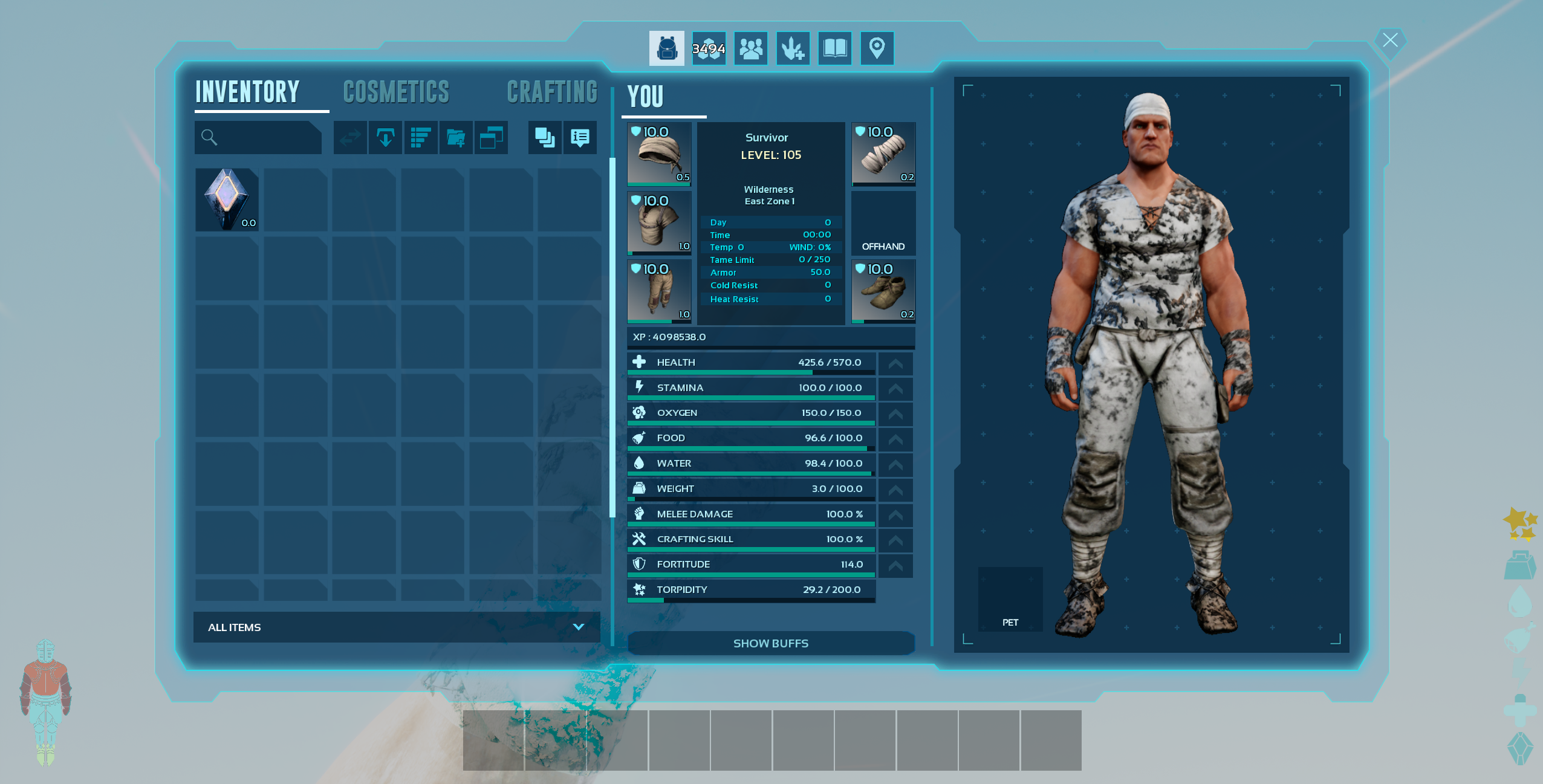Select the Inventory tab
The width and height of the screenshot is (1543, 784).
click(247, 92)
